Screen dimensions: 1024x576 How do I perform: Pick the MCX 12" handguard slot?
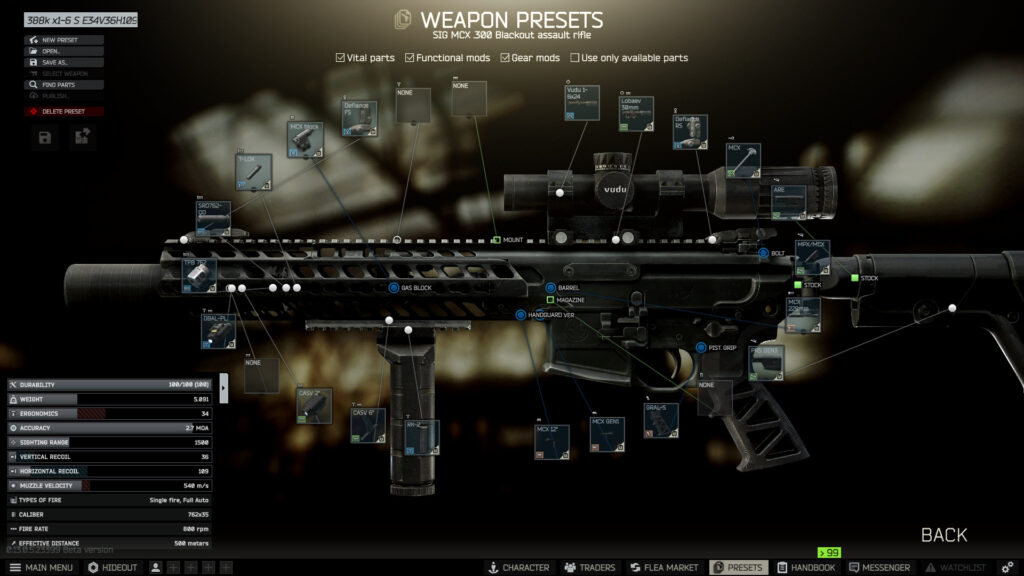click(552, 441)
